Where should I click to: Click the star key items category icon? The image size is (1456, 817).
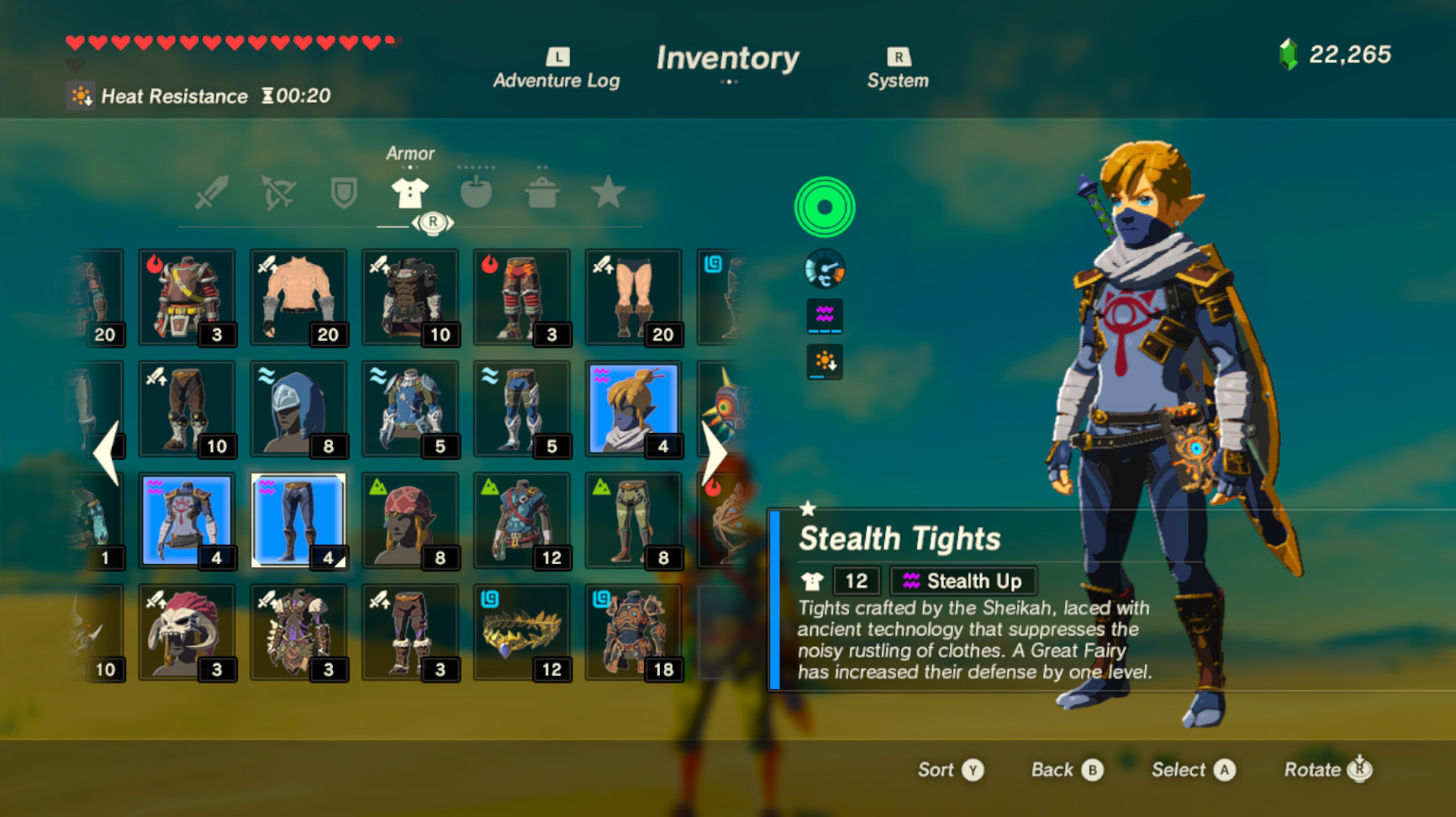(608, 192)
